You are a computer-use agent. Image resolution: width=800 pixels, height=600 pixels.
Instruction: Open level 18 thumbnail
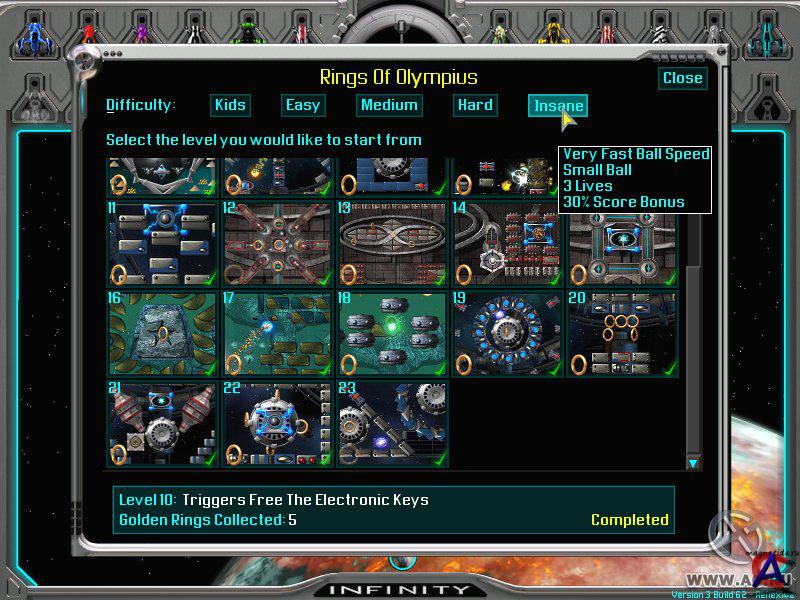coord(391,334)
